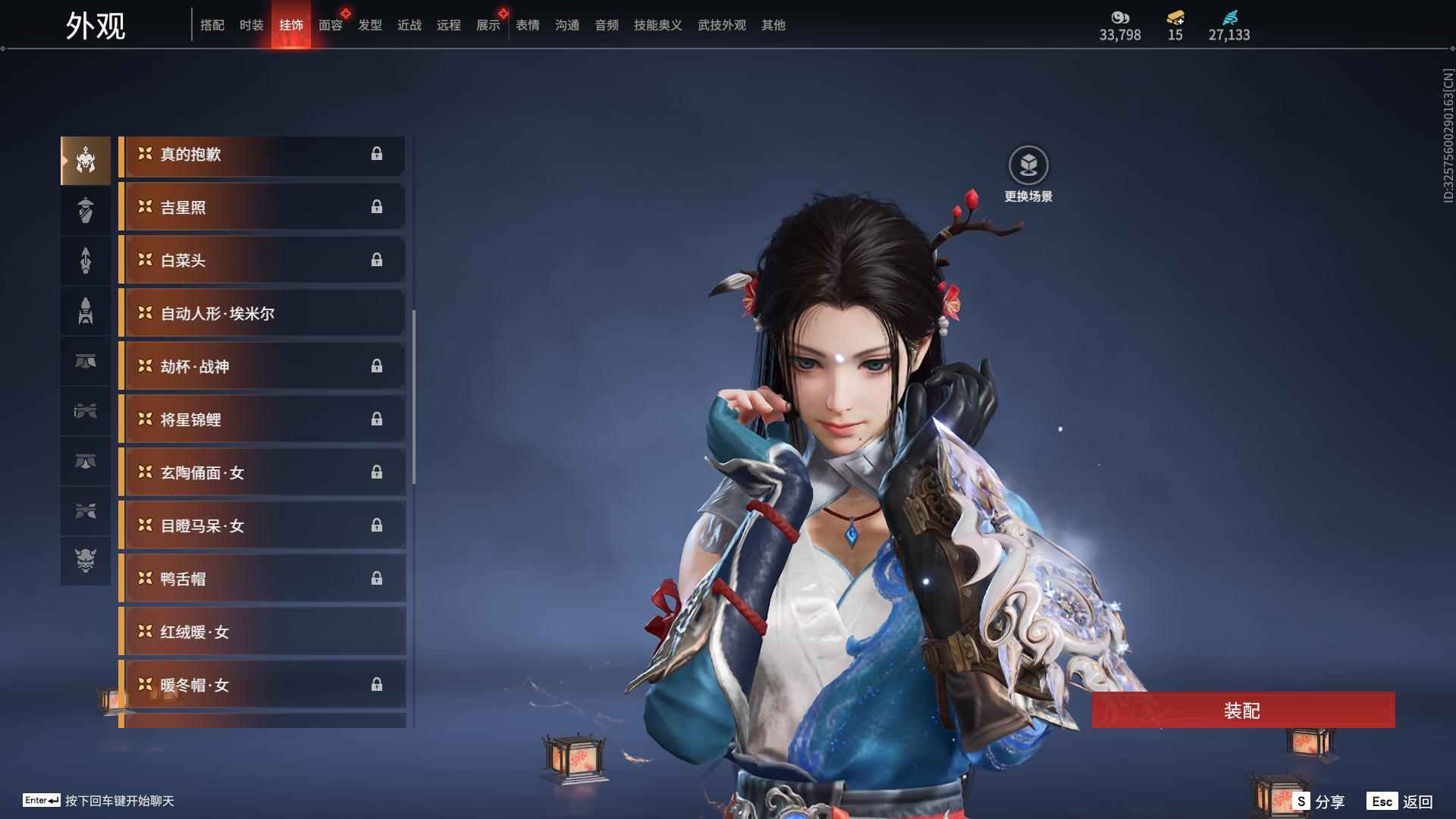The width and height of the screenshot is (1456, 819).
Task: Select the waist ornament category icon
Action: click(x=86, y=412)
